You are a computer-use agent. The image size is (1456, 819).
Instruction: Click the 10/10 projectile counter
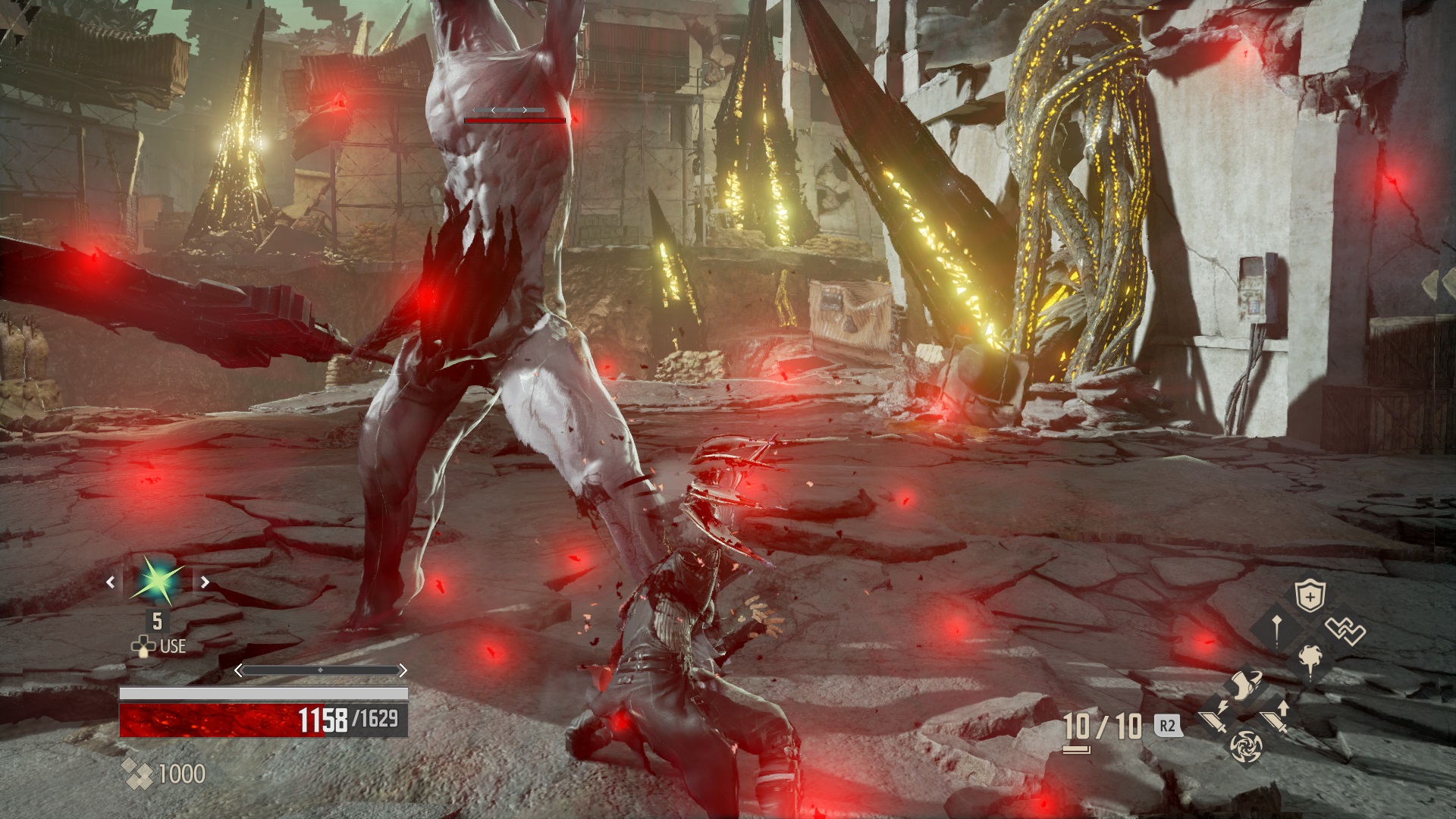pyautogui.click(x=1102, y=726)
